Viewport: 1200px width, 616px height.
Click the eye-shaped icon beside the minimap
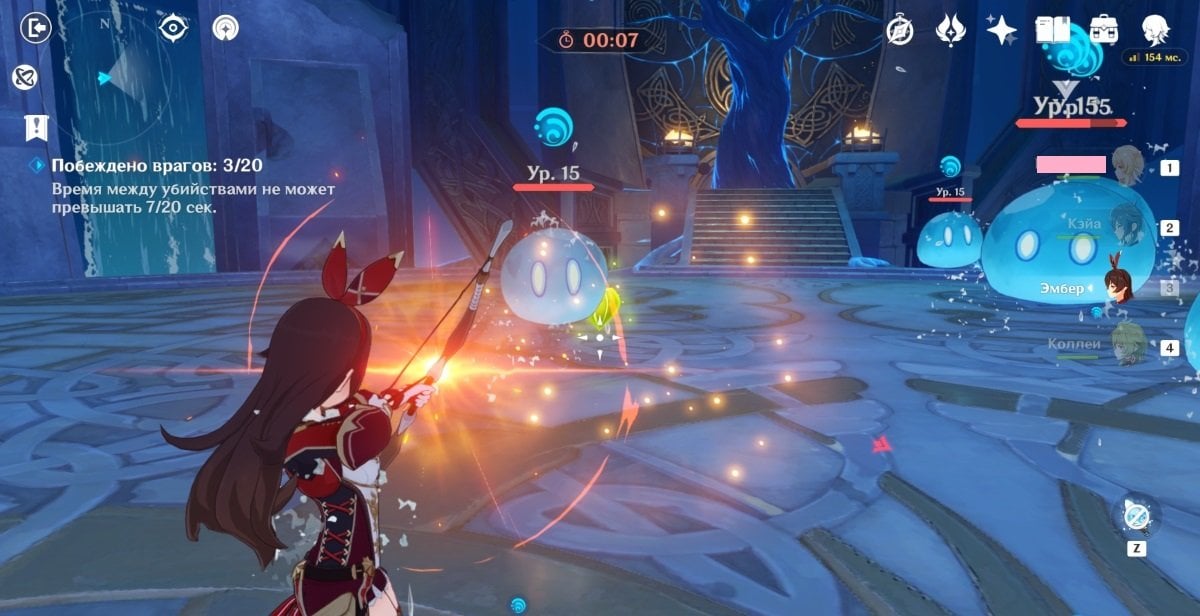174,27
